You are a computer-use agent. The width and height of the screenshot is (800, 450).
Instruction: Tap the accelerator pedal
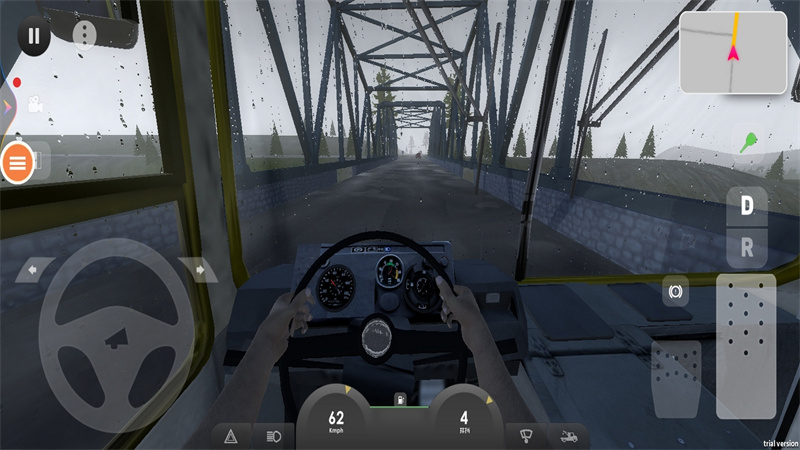point(745,345)
